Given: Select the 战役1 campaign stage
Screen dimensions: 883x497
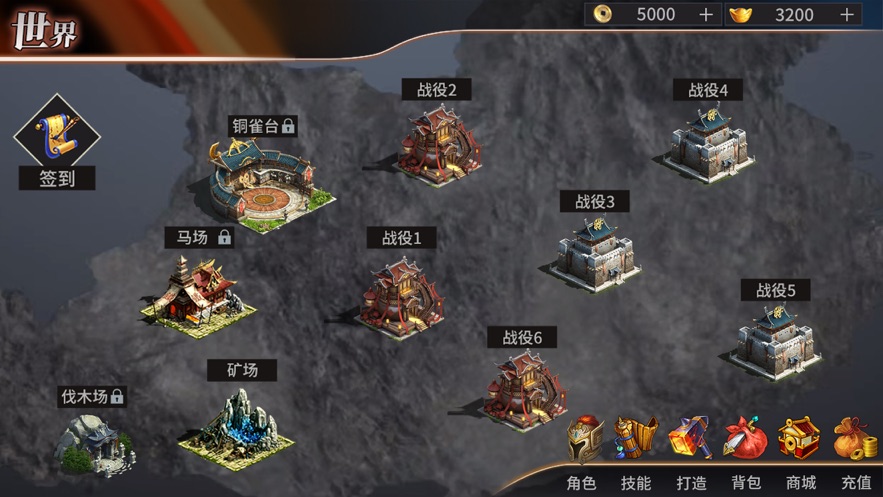Looking at the screenshot, I should click(401, 293).
